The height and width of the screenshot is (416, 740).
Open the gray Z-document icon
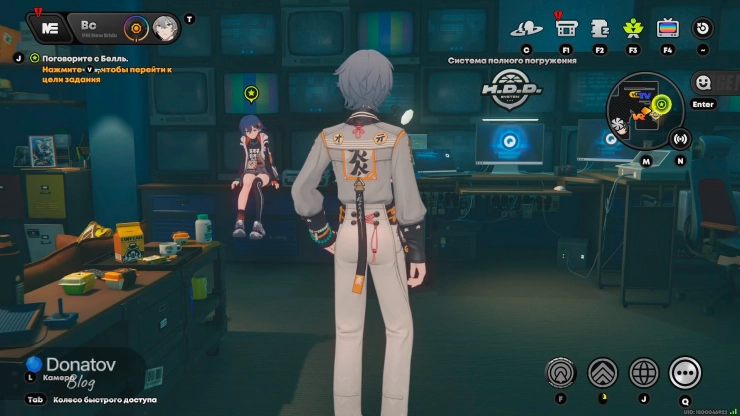tap(600, 28)
